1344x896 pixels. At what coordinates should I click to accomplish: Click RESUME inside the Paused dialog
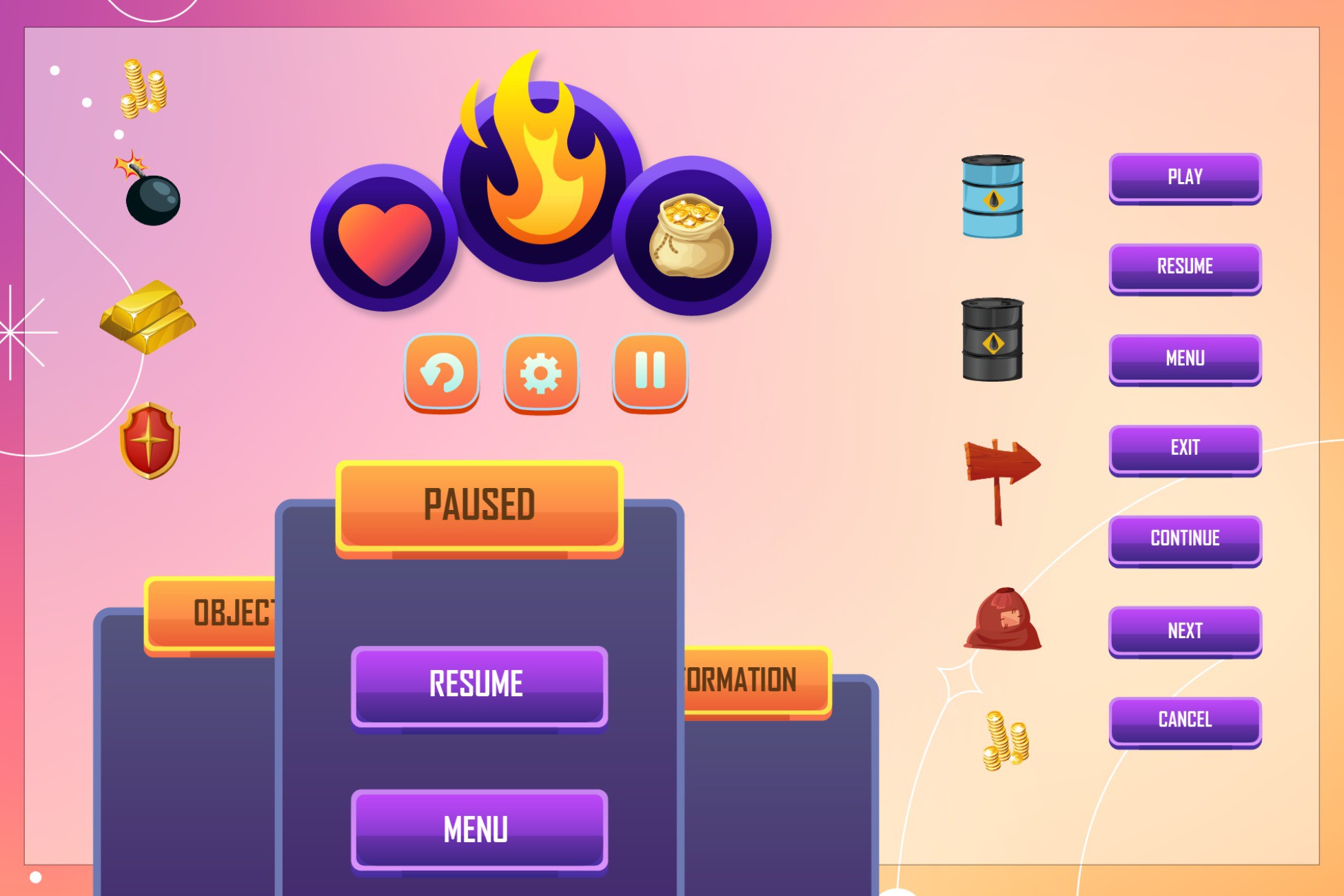(x=480, y=684)
